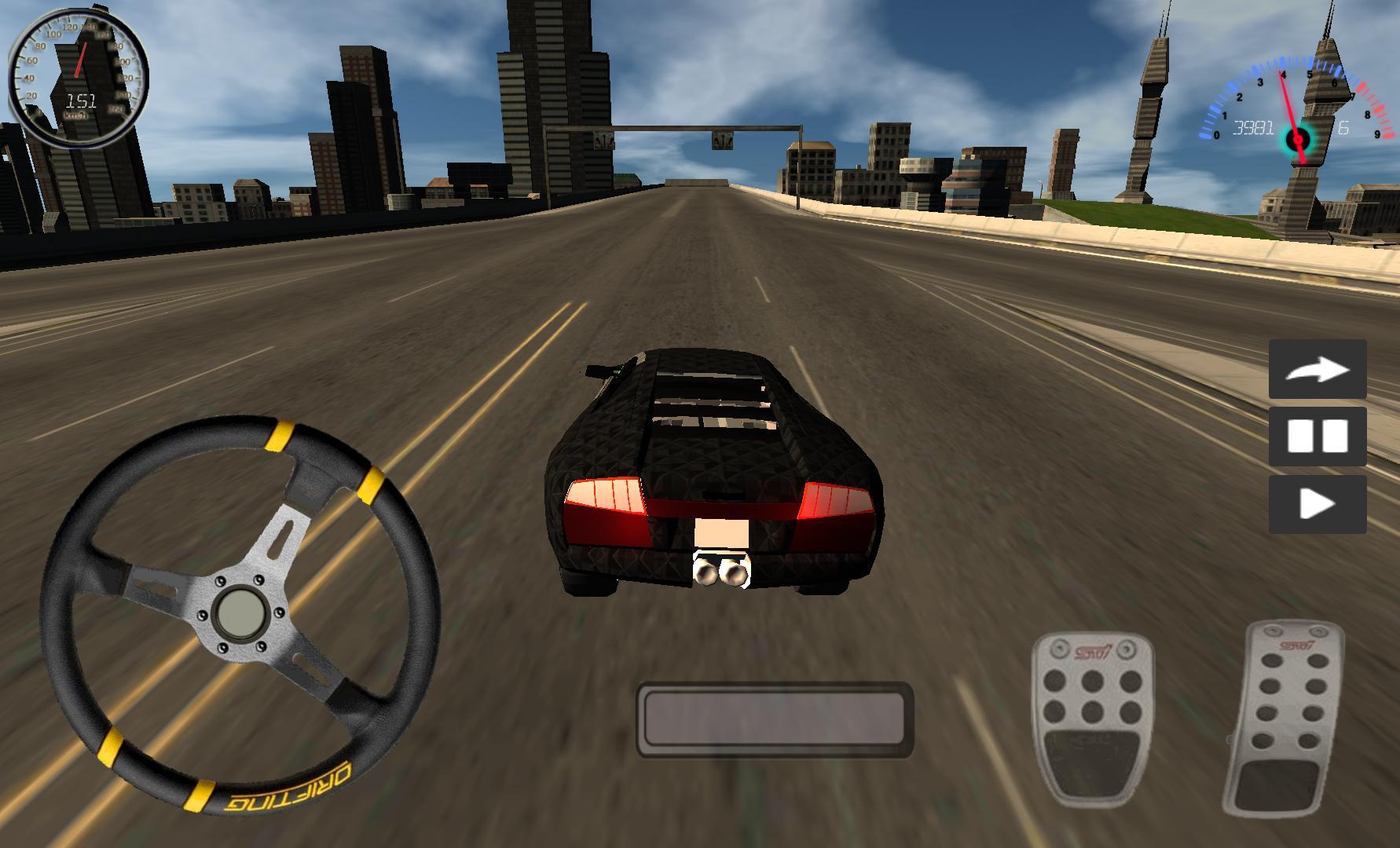Viewport: 1400px width, 848px height.
Task: Turn the Drifting steering wheel
Action: click(244, 612)
